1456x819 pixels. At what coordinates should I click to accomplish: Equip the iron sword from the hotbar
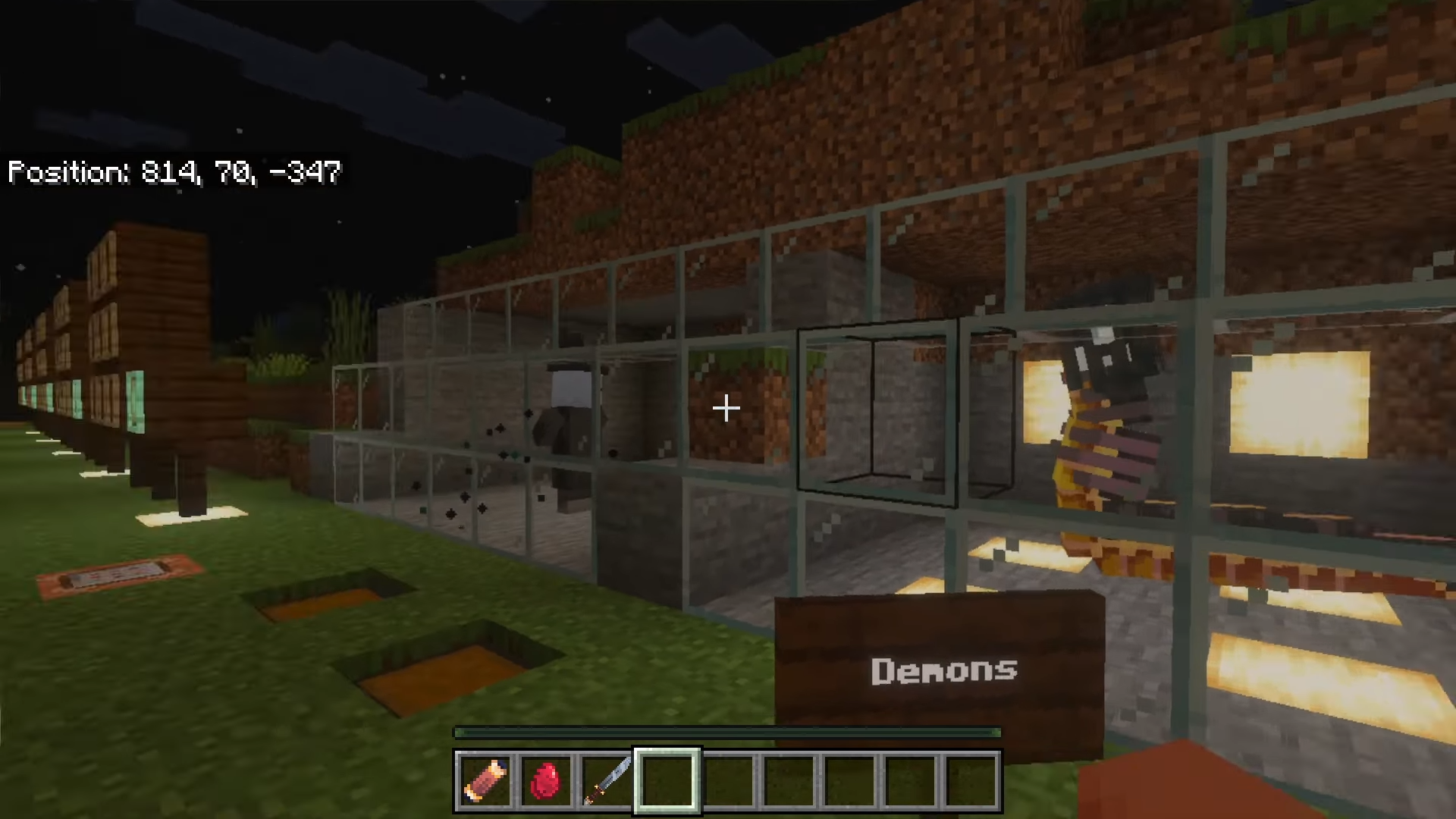[607, 780]
